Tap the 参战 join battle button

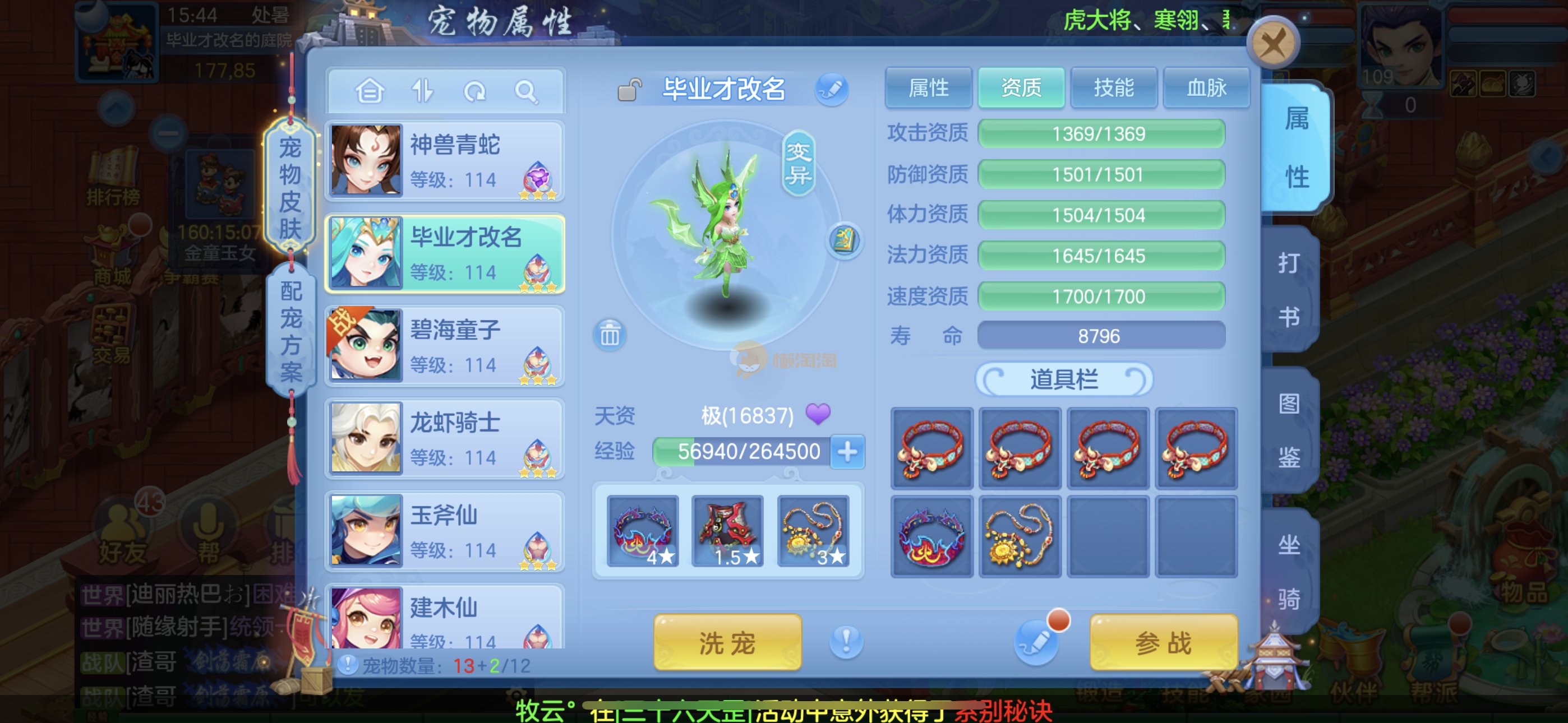point(1163,642)
